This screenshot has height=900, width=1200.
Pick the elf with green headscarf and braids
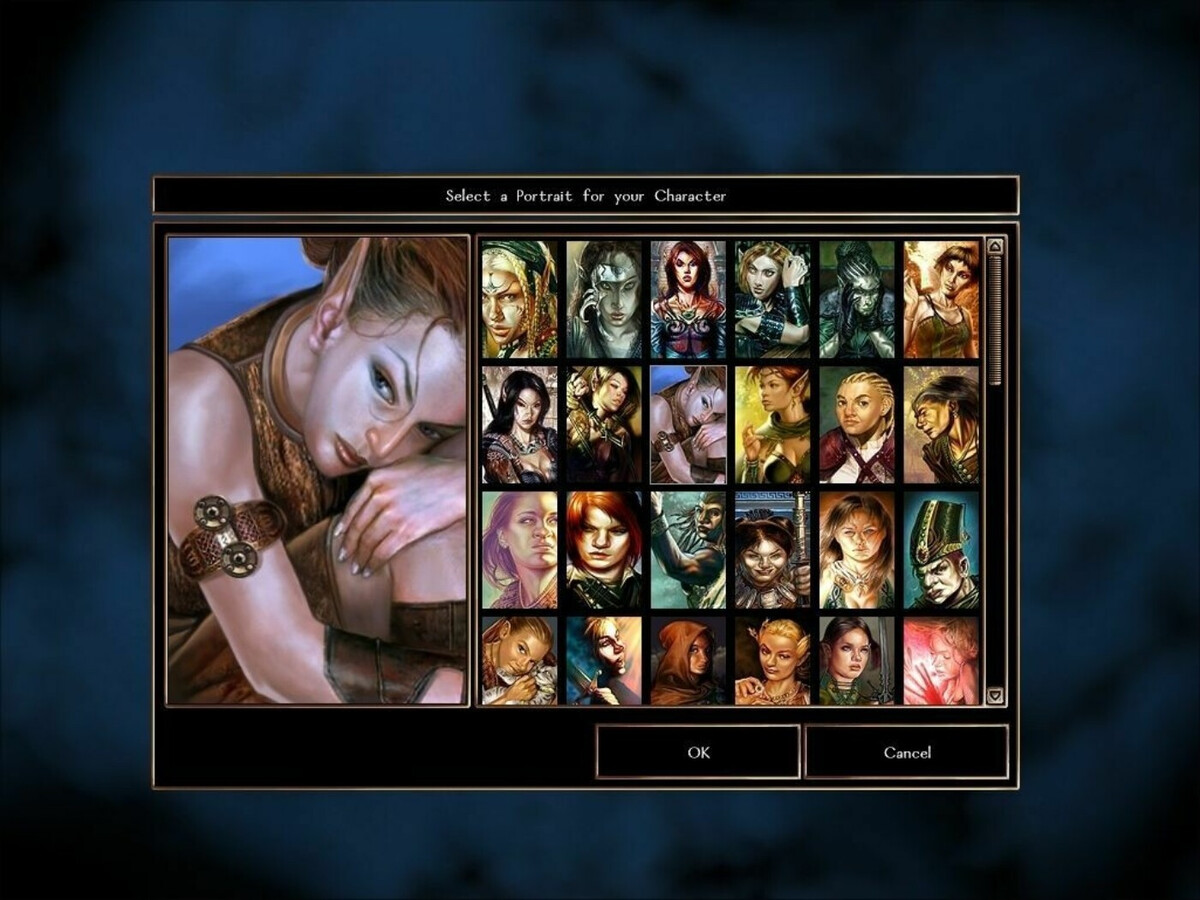520,299
